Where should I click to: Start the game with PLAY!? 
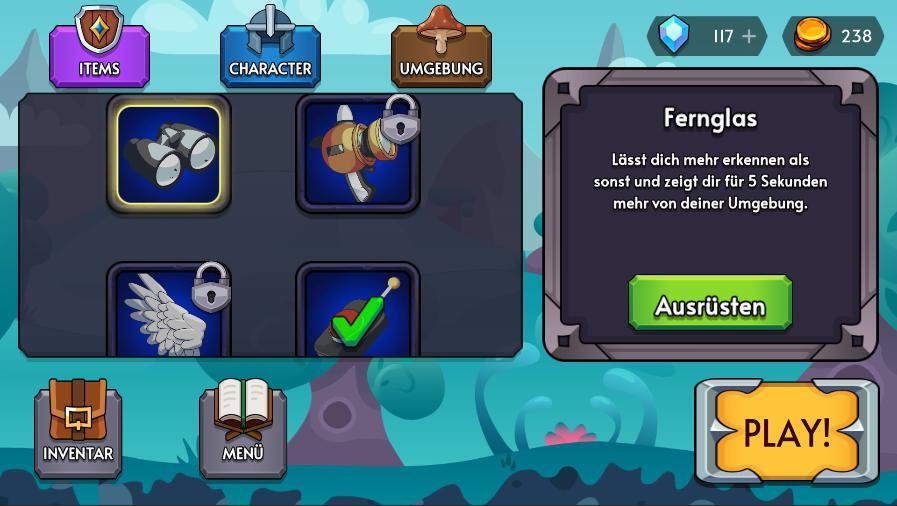786,432
